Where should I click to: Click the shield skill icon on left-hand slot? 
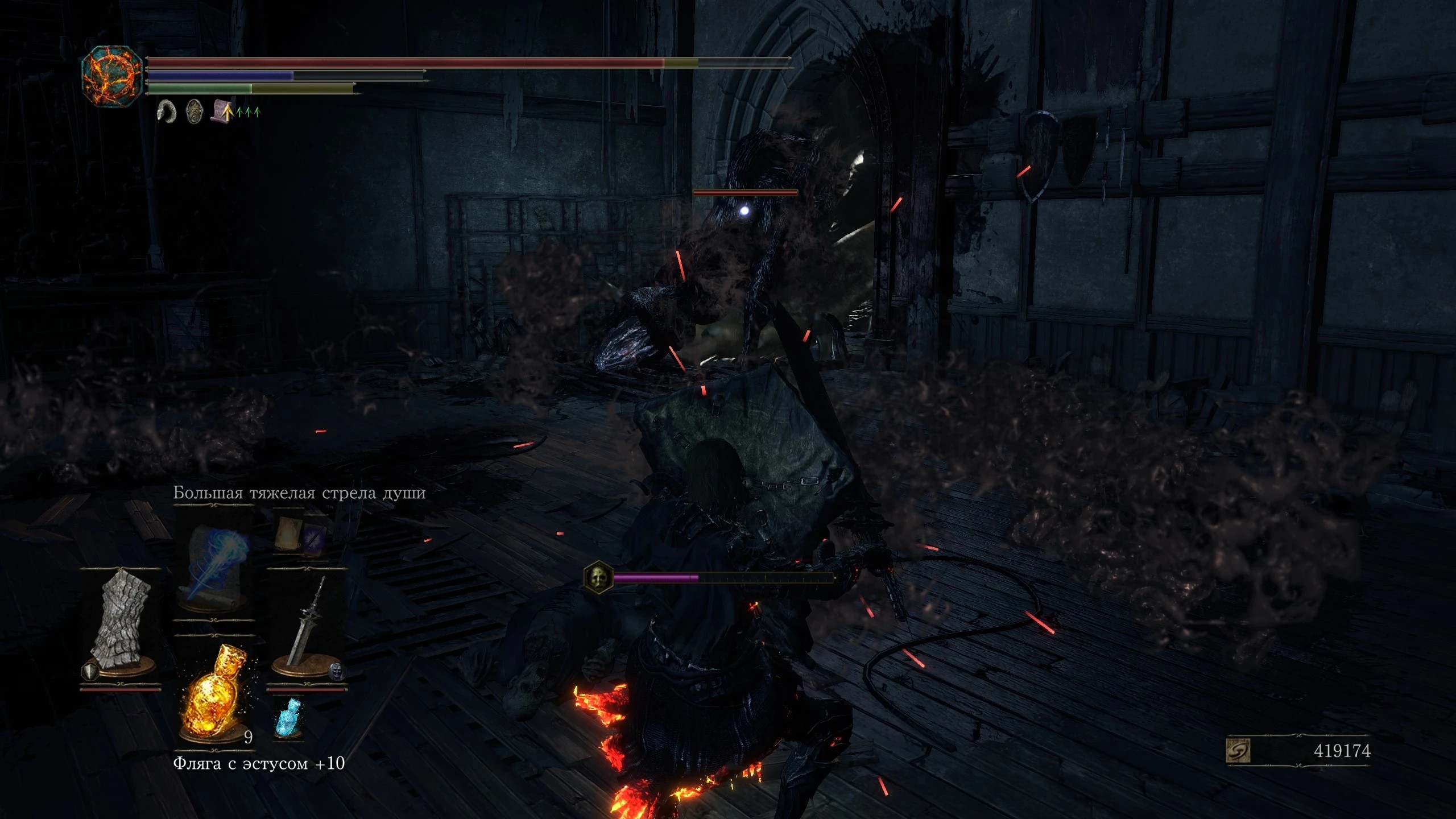90,672
